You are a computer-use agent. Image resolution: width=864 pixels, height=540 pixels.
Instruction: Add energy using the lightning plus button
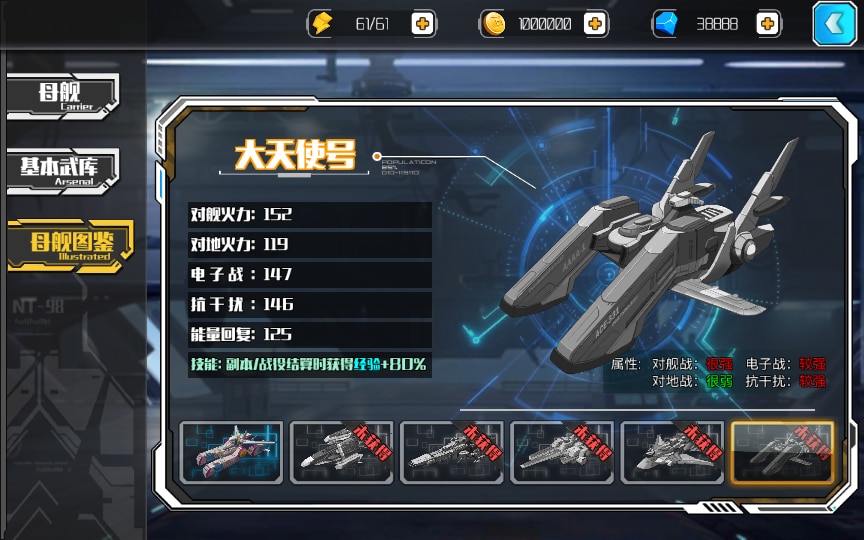point(423,24)
